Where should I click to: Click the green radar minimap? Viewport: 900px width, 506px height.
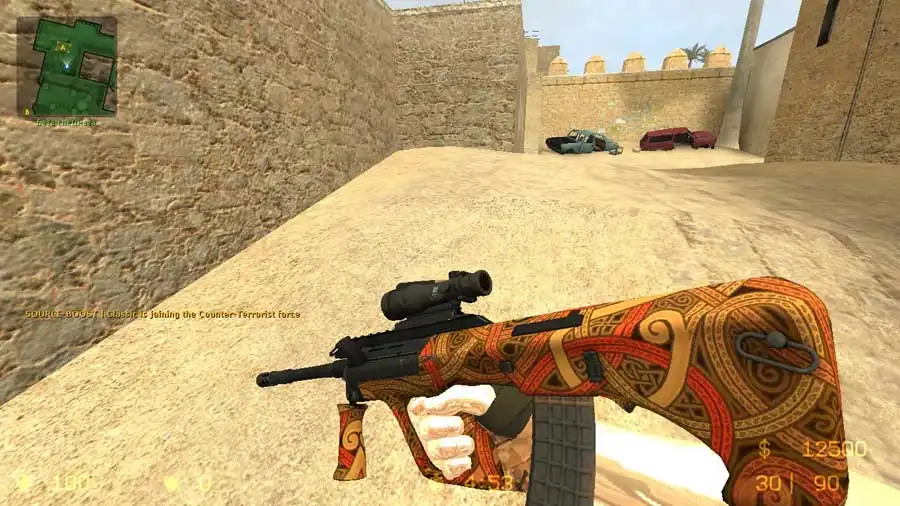point(66,66)
